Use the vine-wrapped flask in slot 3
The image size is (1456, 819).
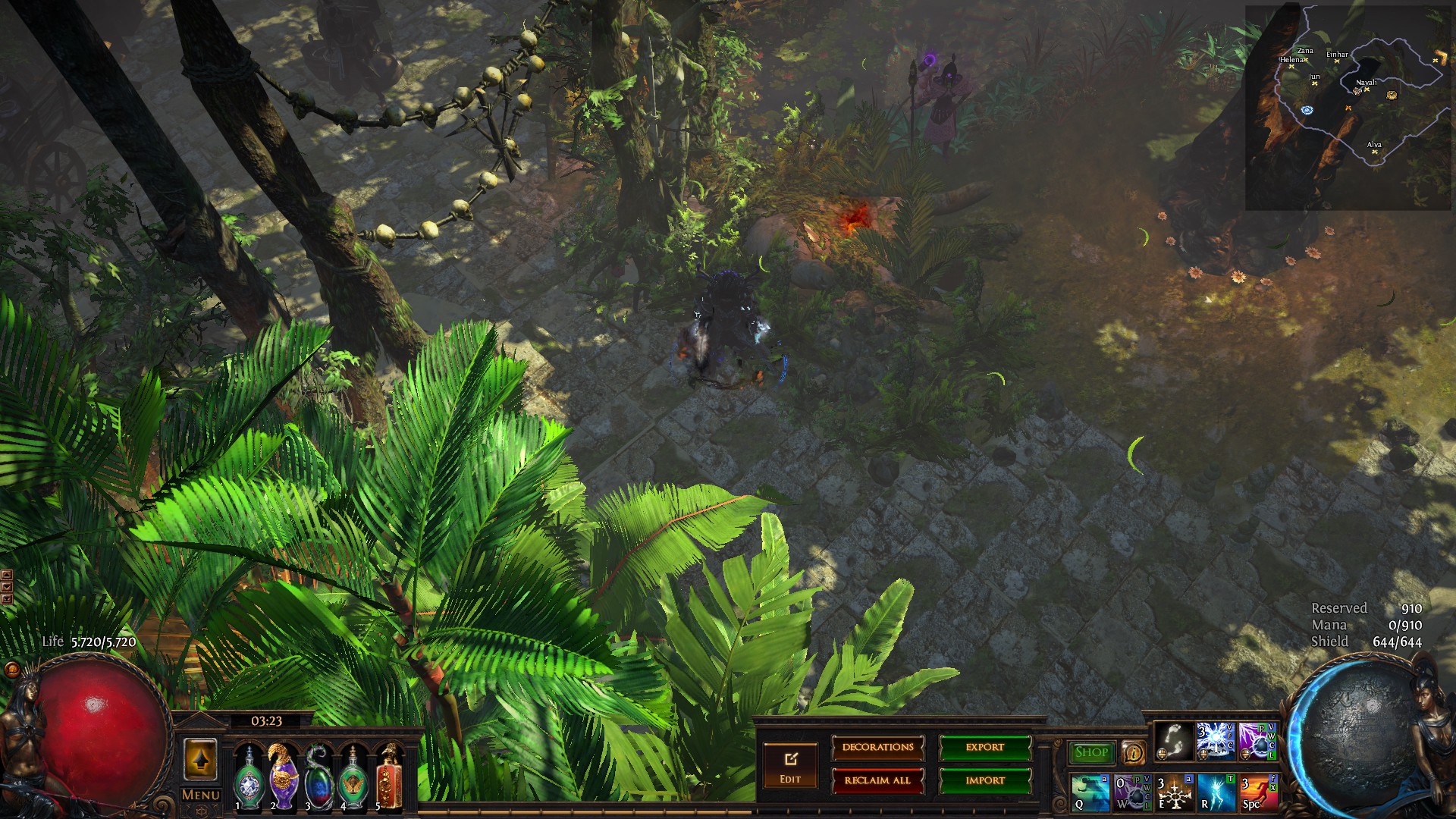pos(318,777)
